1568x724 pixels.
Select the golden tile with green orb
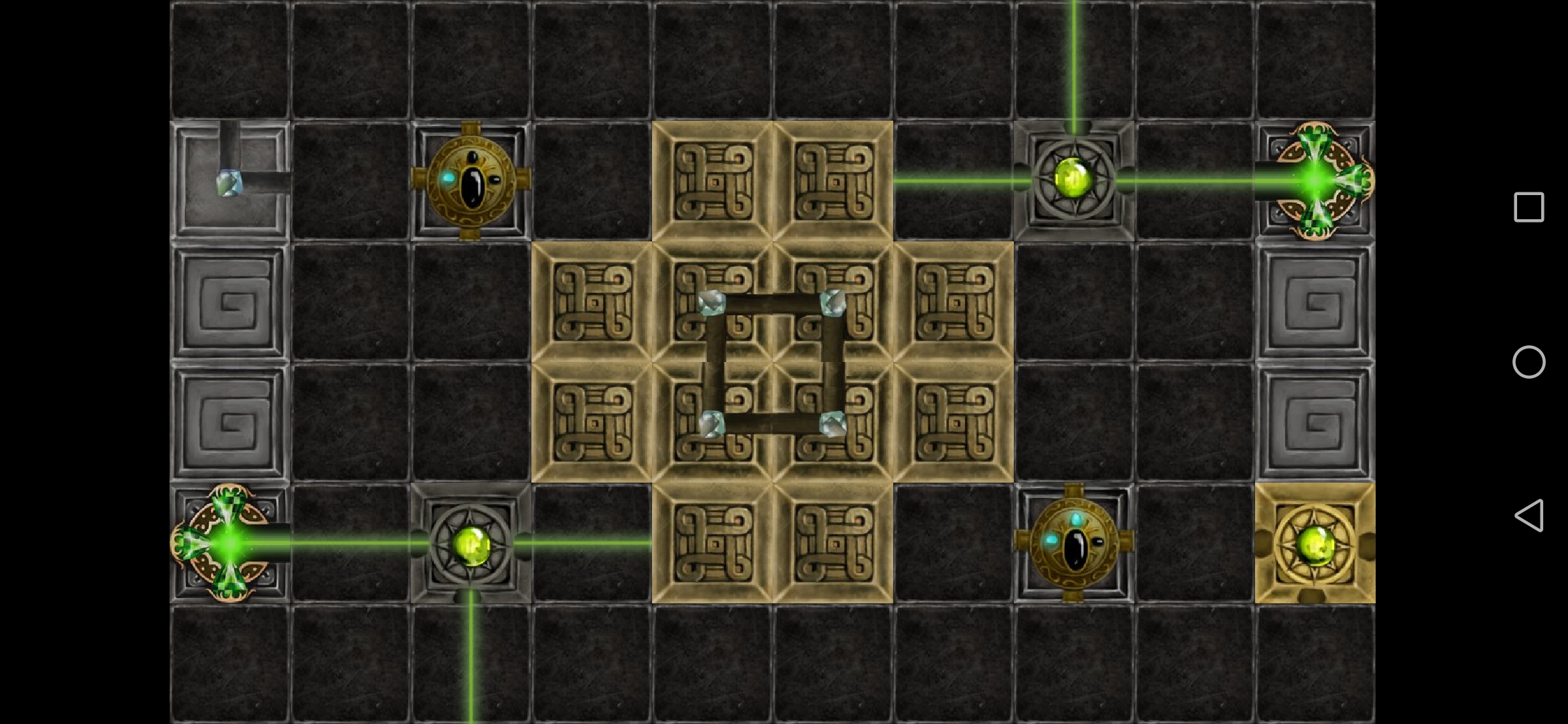(1315, 543)
